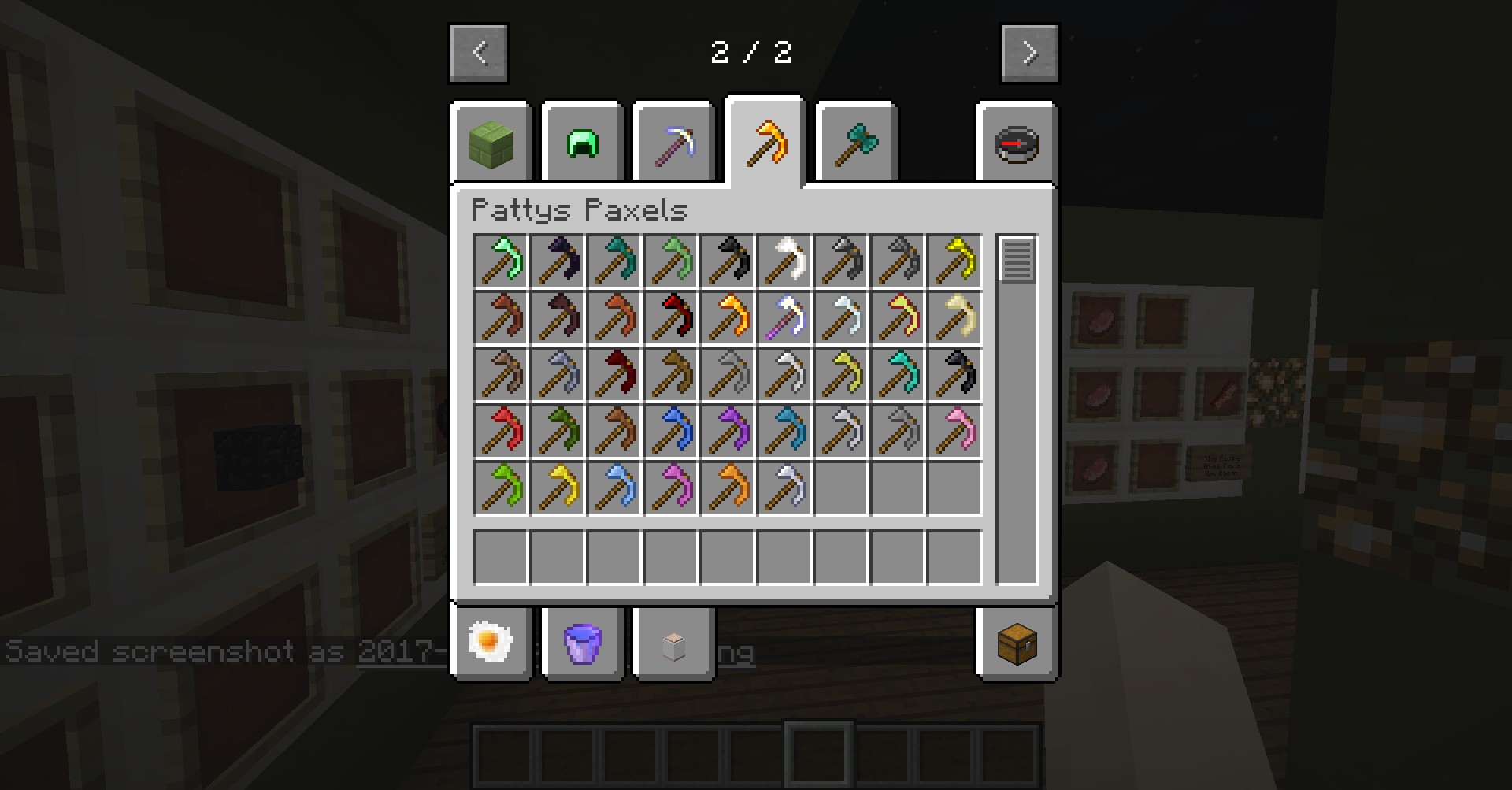The width and height of the screenshot is (1512, 790).
Task: Go to the previous creative tabs page
Action: coord(479,53)
